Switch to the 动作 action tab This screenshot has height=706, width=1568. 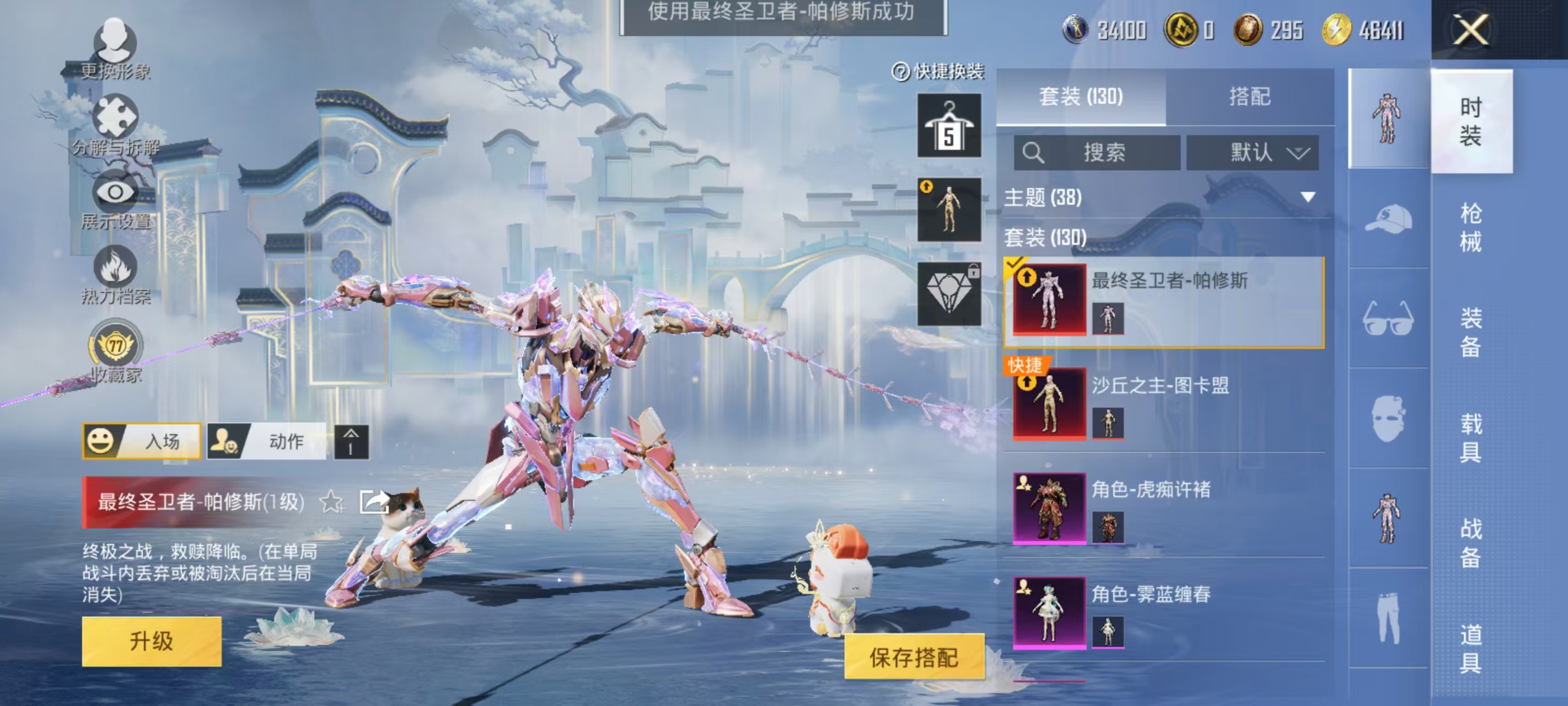[274, 442]
